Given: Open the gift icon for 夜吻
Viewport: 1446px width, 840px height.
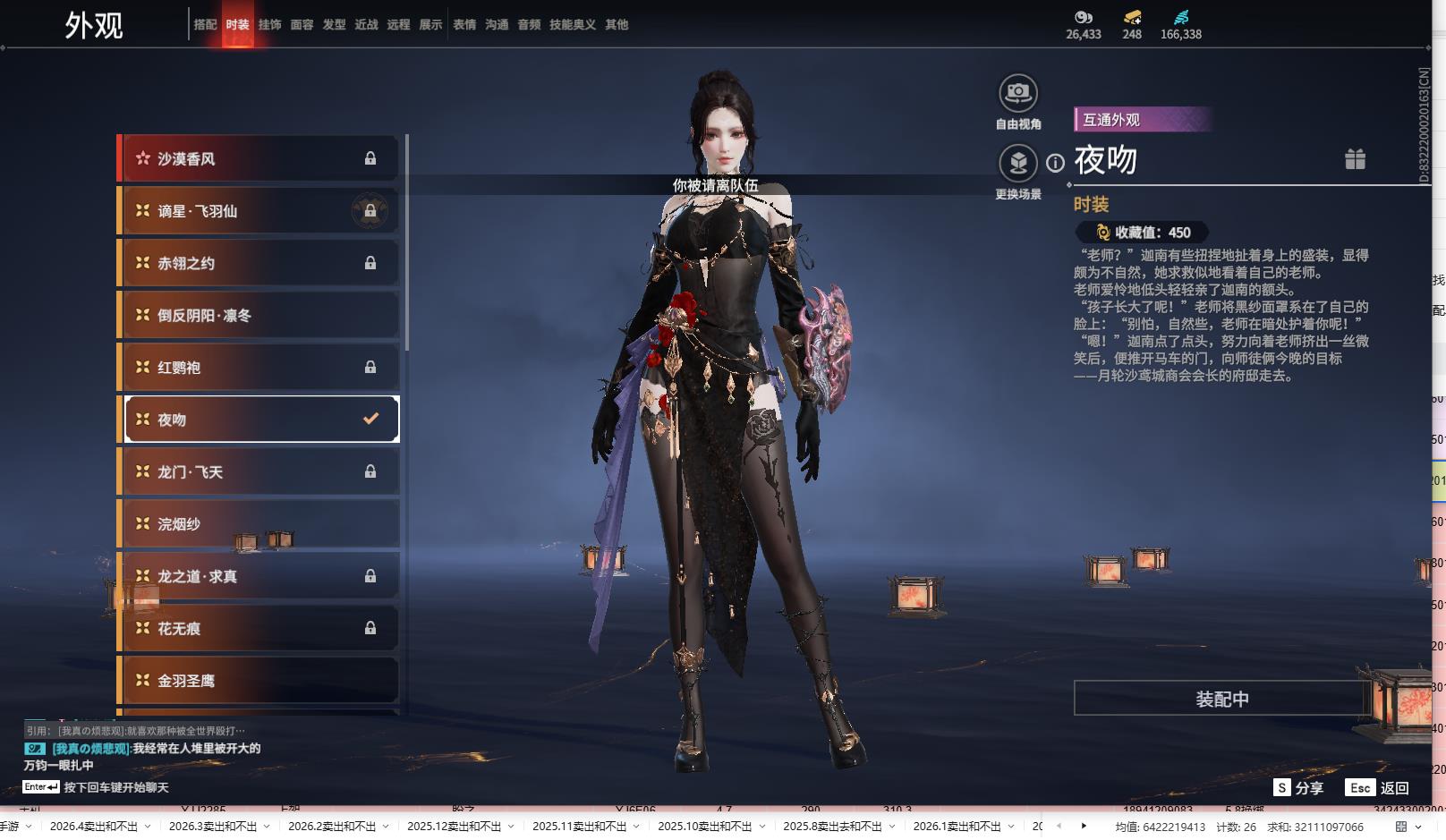Looking at the screenshot, I should pos(1355,160).
